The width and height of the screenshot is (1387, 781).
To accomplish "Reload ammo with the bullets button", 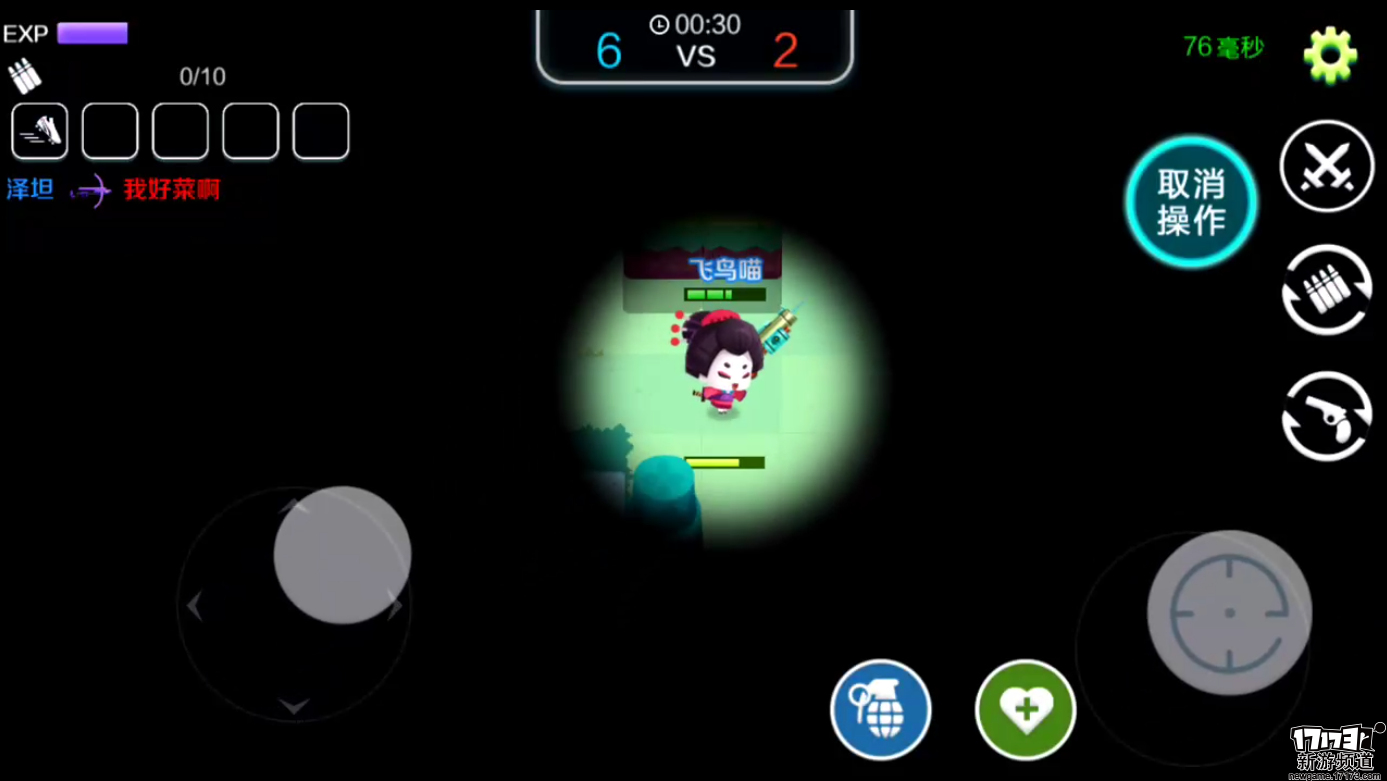I will (x=1327, y=290).
